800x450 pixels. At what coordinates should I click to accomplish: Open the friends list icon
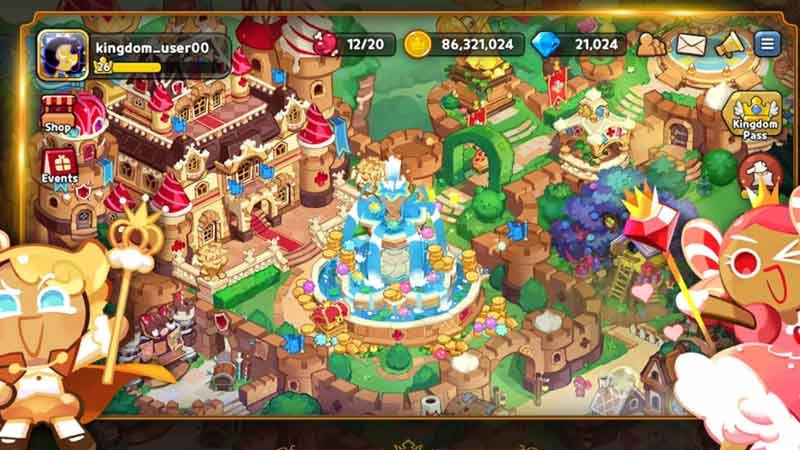(x=651, y=44)
